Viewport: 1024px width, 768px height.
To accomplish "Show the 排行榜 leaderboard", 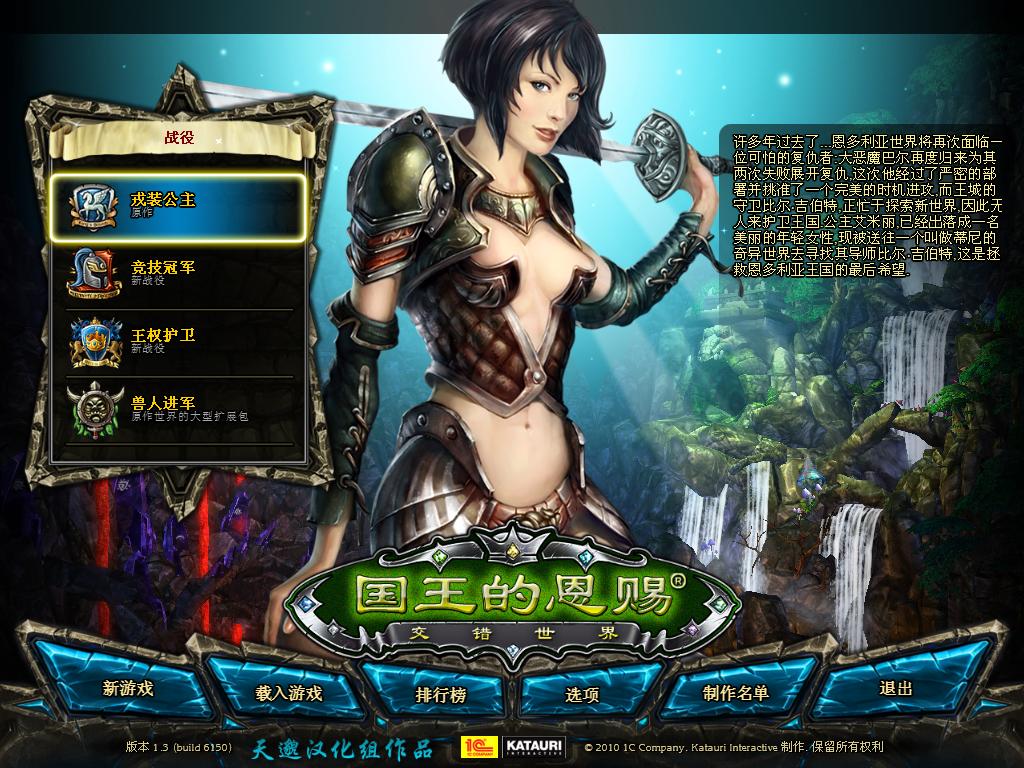I will tap(440, 694).
